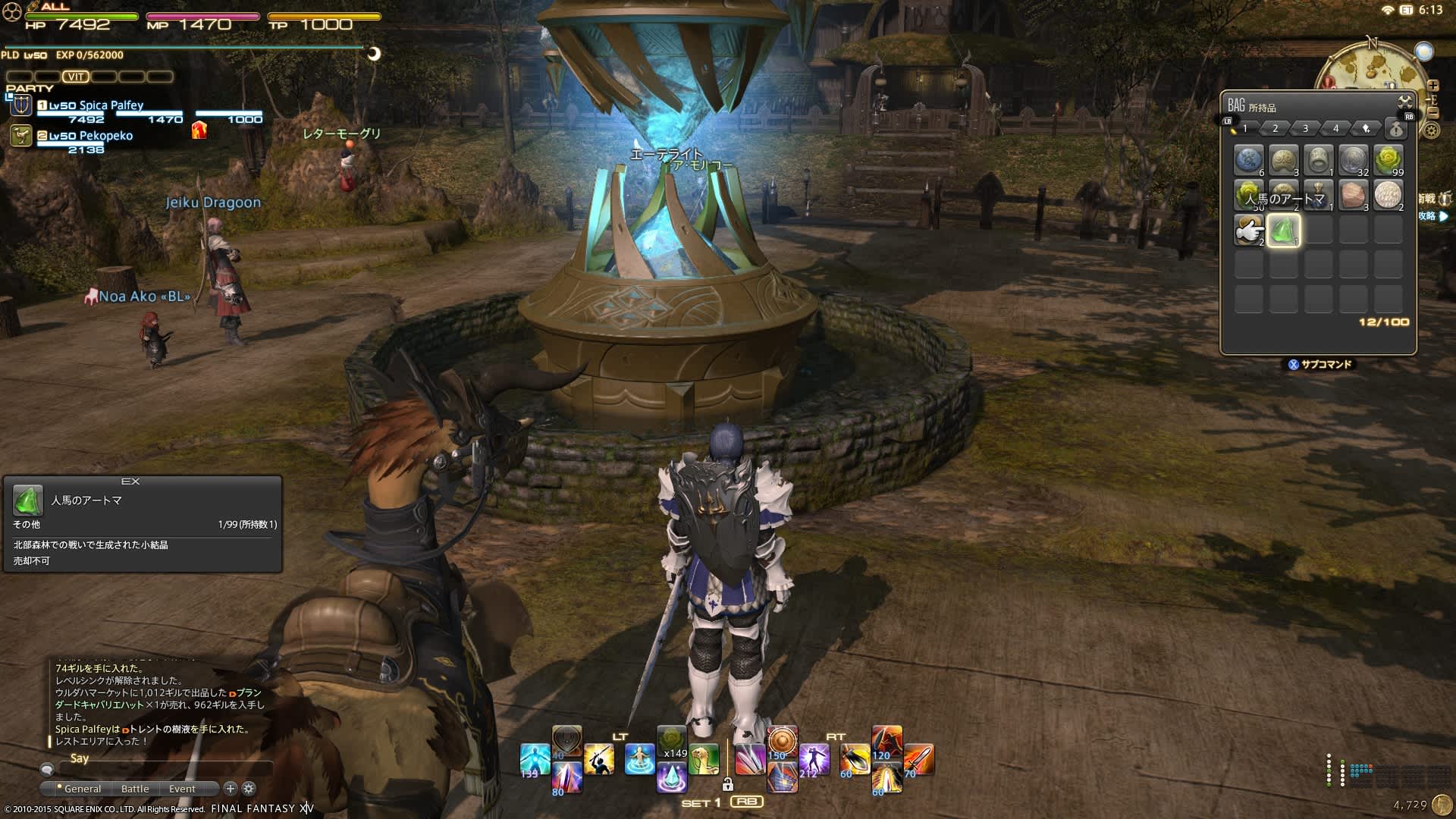Activate the chocobo mount hotbar icon
Image resolution: width=1456 pixels, height=819 pixels.
click(x=704, y=760)
